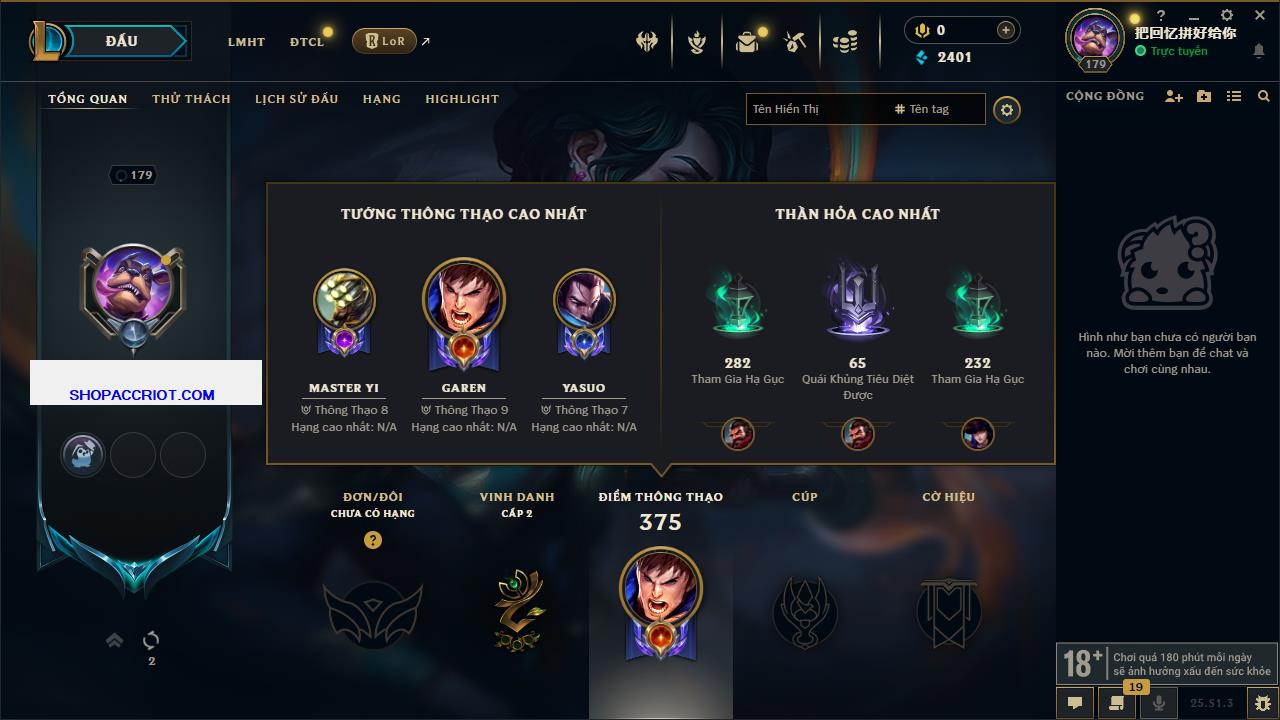Screen dimensions: 1280x720
Task: Open the HIGHLIGHT tab
Action: (x=461, y=99)
